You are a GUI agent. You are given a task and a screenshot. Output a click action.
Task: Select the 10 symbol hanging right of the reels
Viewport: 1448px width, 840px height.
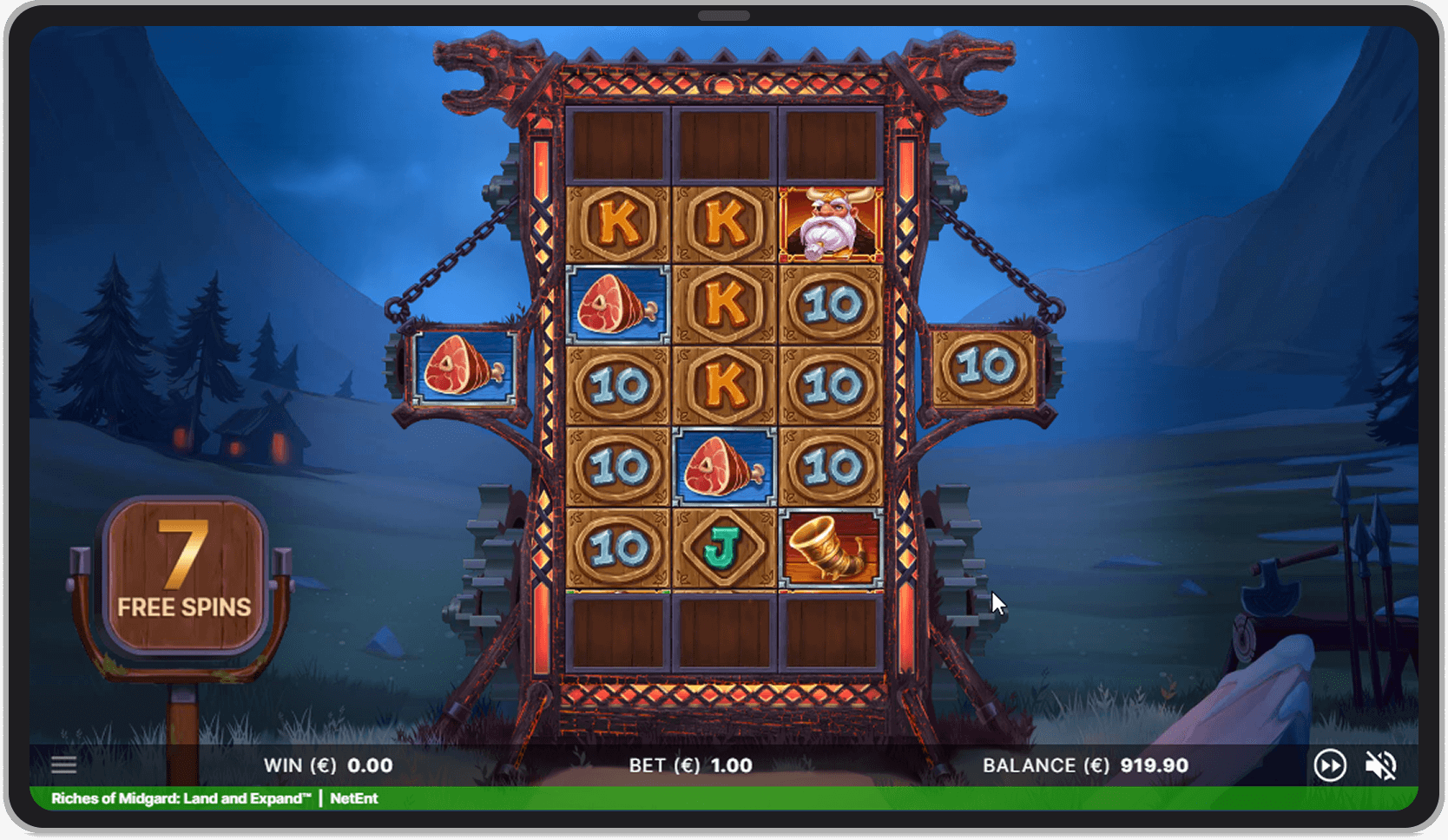985,368
